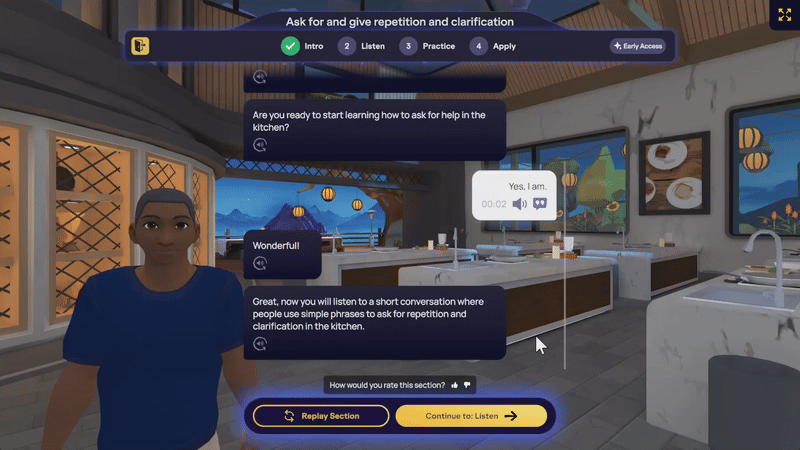
Task: Play audio of the 'Yes, I am.' reply
Action: (519, 204)
